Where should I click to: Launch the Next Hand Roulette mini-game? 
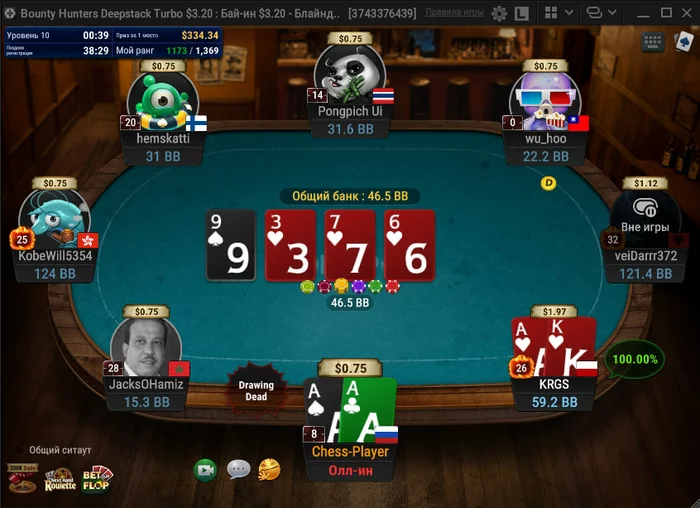tap(60, 480)
